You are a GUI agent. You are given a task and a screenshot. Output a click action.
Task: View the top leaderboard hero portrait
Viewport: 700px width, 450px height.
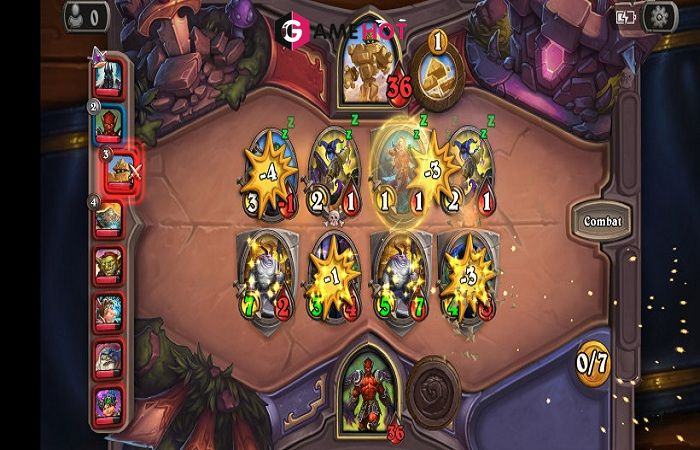click(x=111, y=74)
